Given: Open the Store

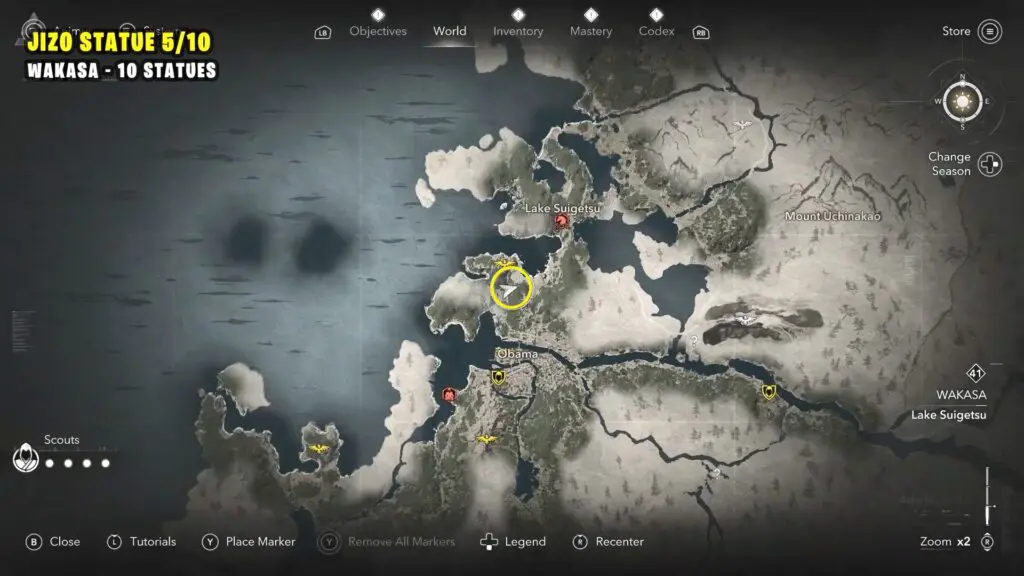Looking at the screenshot, I should point(989,31).
